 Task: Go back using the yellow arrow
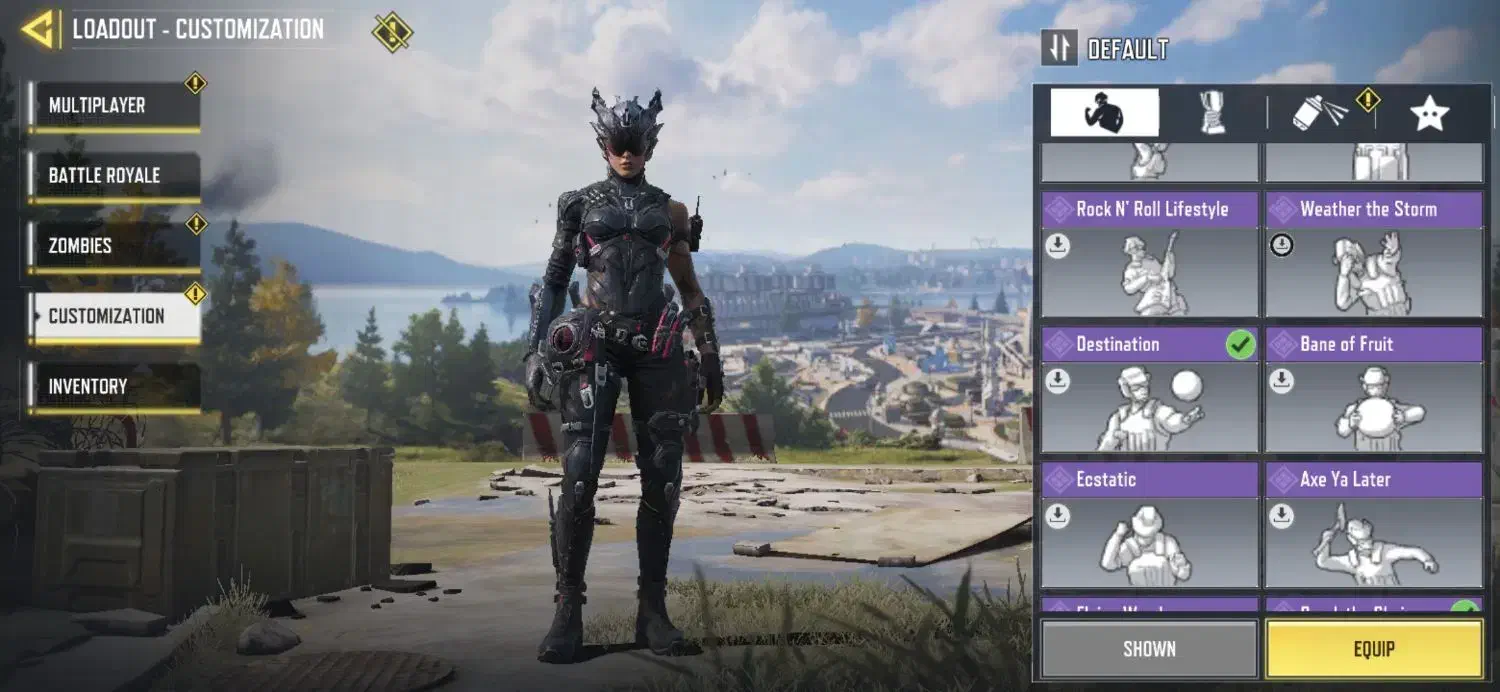(38, 29)
